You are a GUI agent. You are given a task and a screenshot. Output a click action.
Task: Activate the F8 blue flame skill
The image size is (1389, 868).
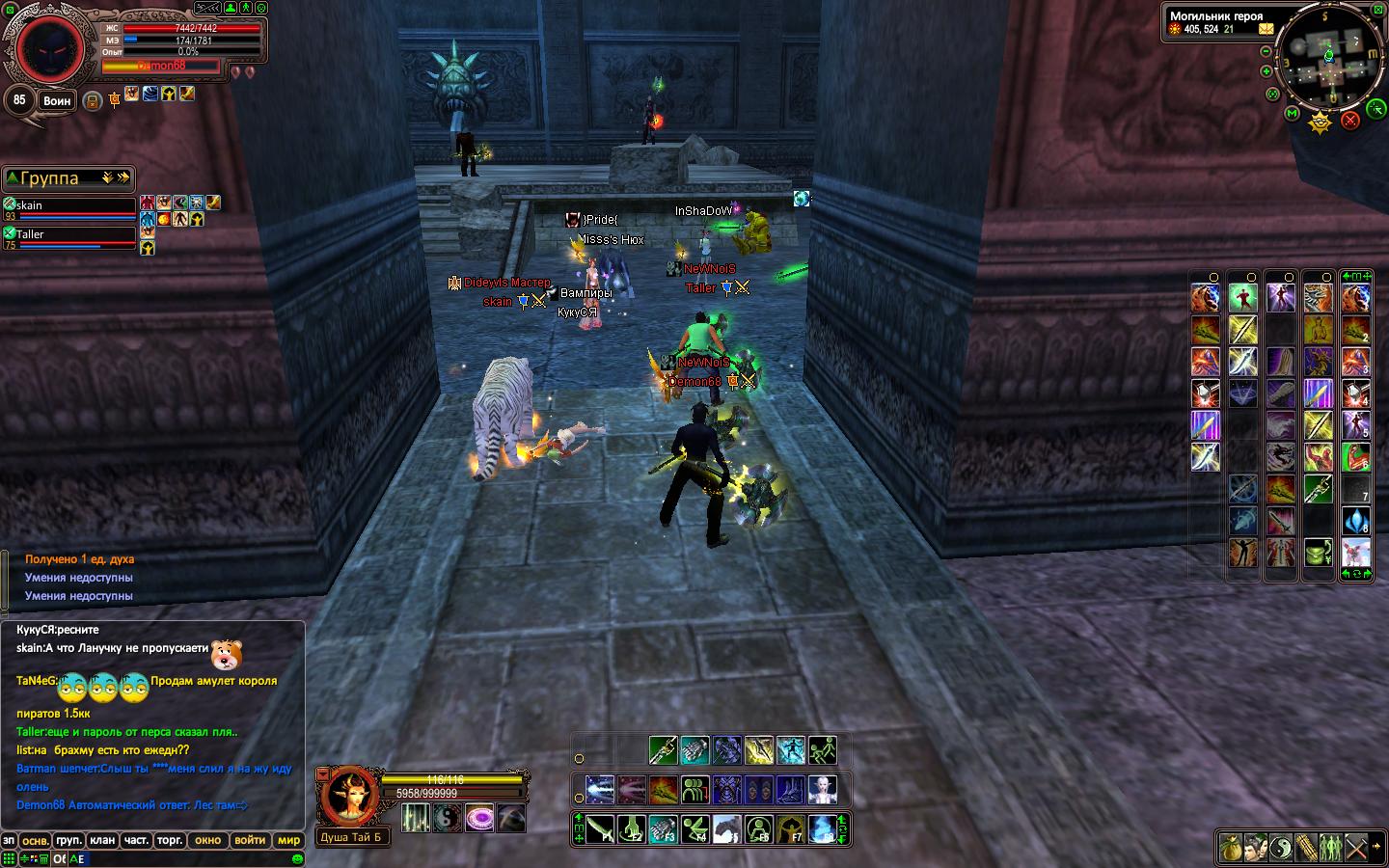pyautogui.click(x=822, y=828)
